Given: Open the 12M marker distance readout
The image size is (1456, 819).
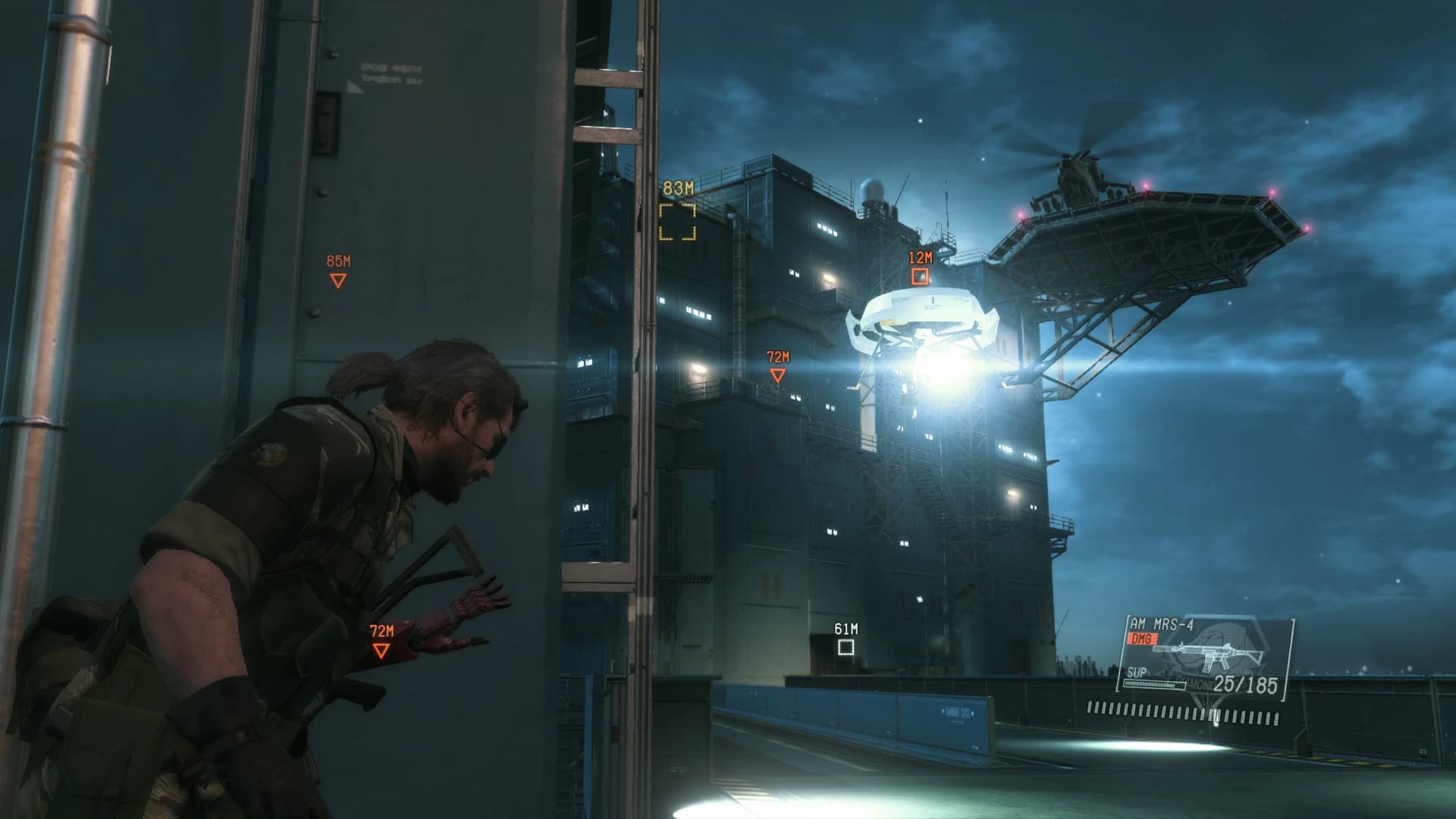Looking at the screenshot, I should pos(919,257).
